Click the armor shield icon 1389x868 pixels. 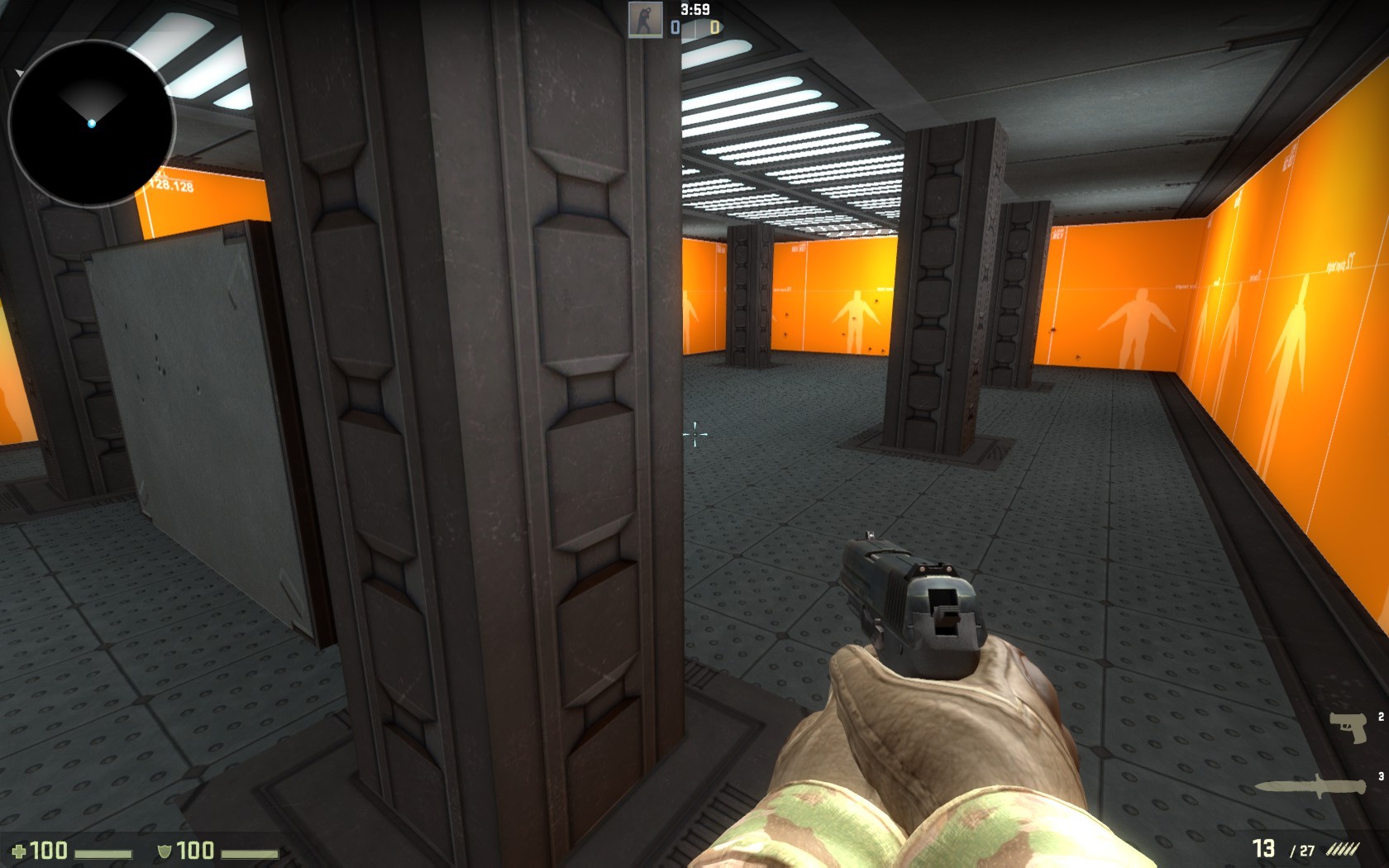pos(164,851)
